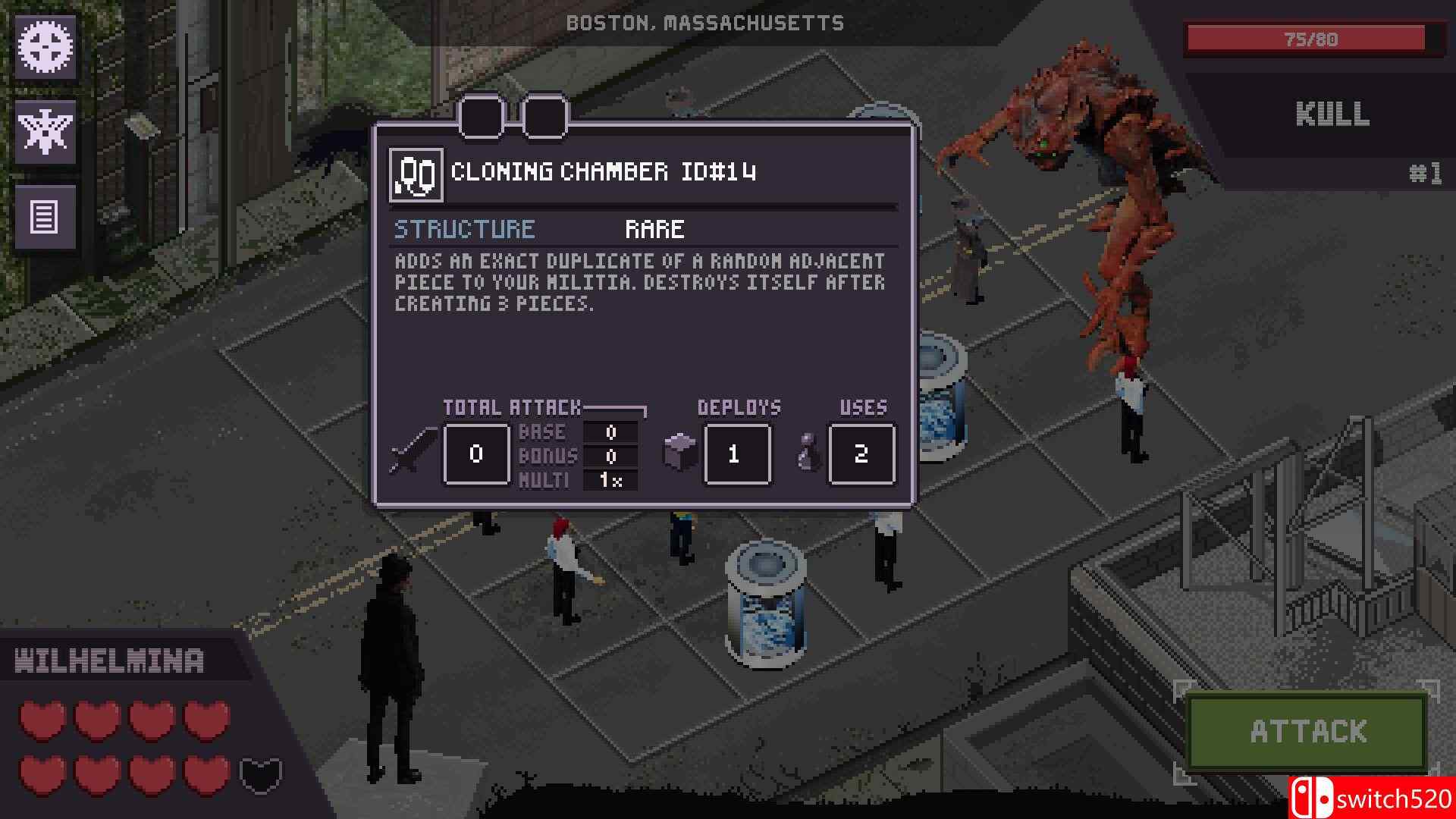
Task: Select the winged emblem icon button
Action: point(45,132)
